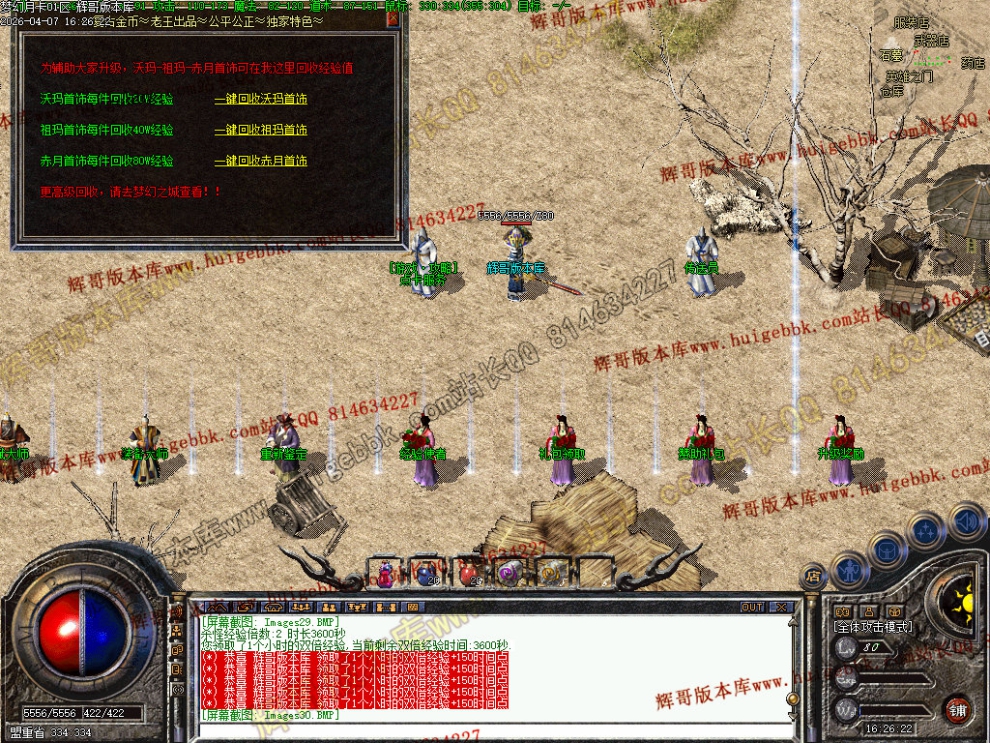Viewport: 990px width, 743px height.
Task: Click 一键回收沃玛首饰 recycle link
Action: coord(260,99)
